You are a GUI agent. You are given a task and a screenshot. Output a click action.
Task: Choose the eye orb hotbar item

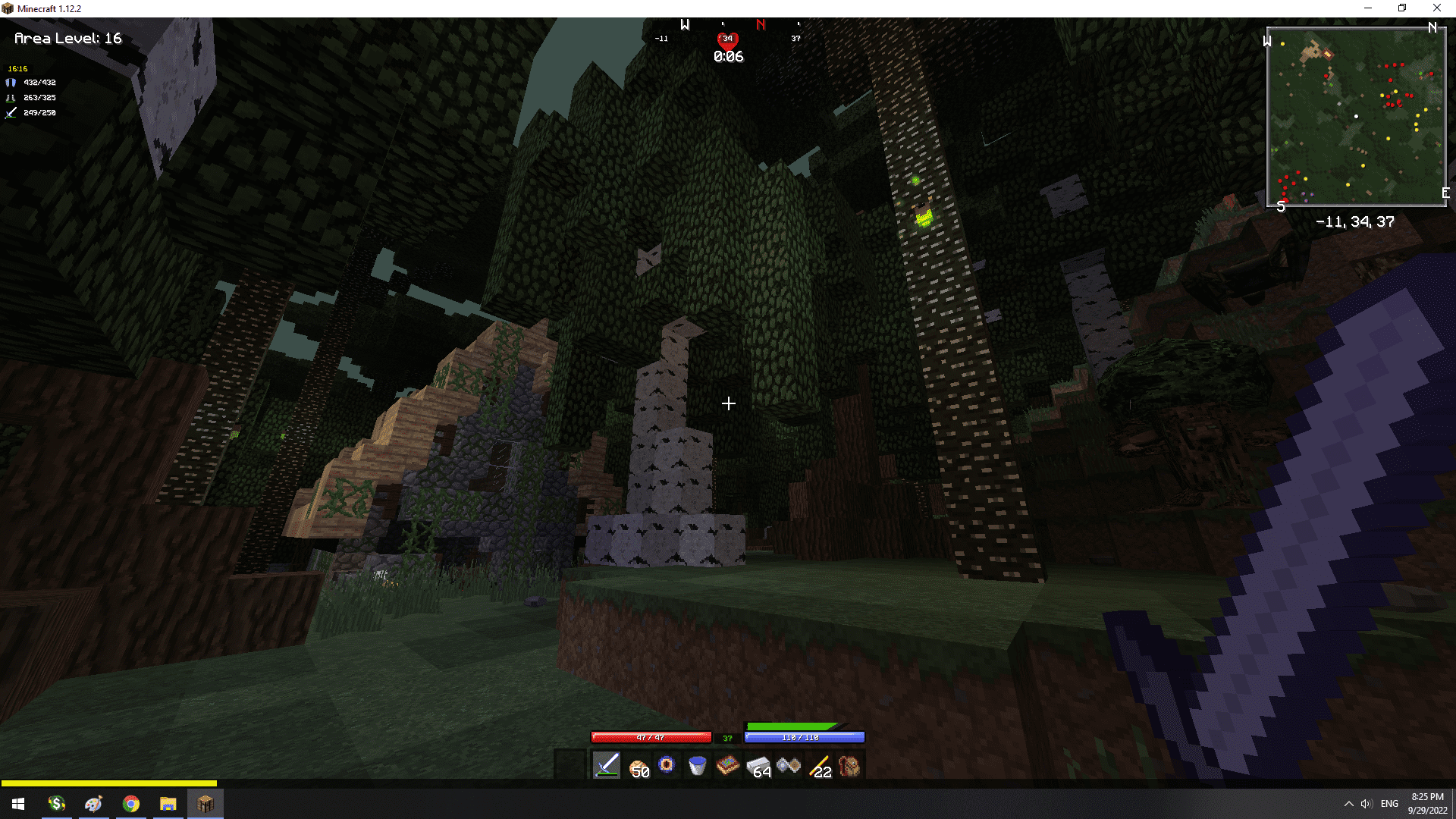pos(667,765)
